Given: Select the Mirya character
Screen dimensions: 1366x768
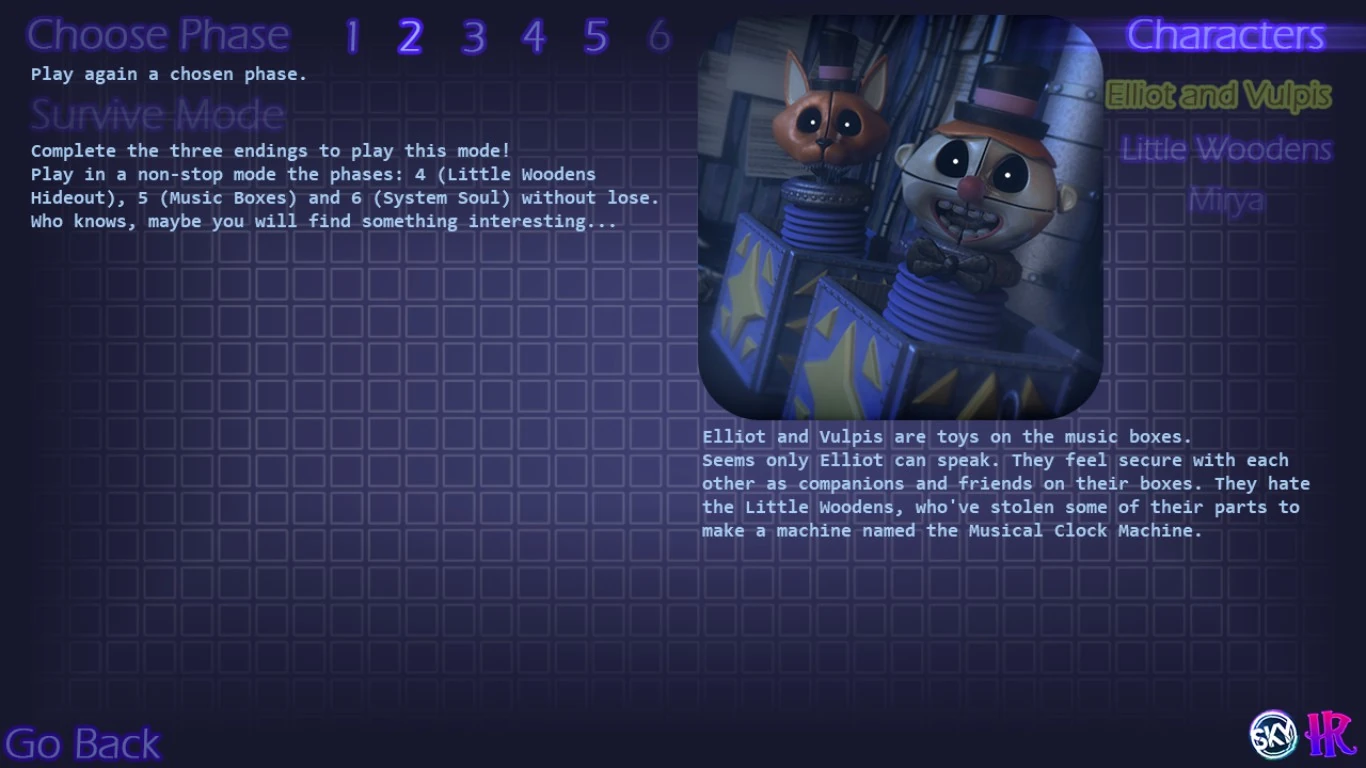Looking at the screenshot, I should 1228,200.
